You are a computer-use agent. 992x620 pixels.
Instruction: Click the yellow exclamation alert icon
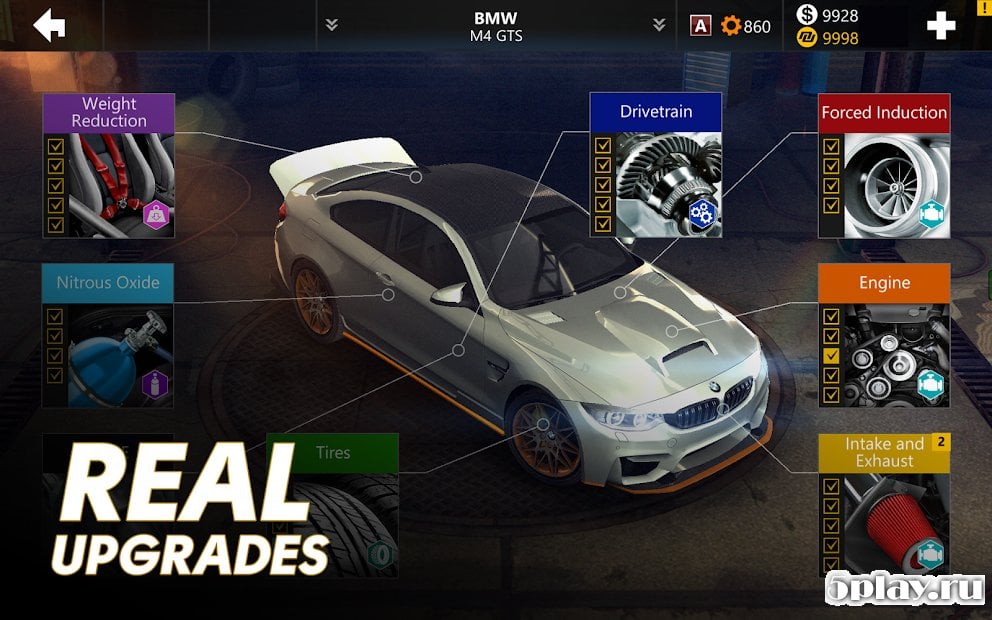pos(984,6)
